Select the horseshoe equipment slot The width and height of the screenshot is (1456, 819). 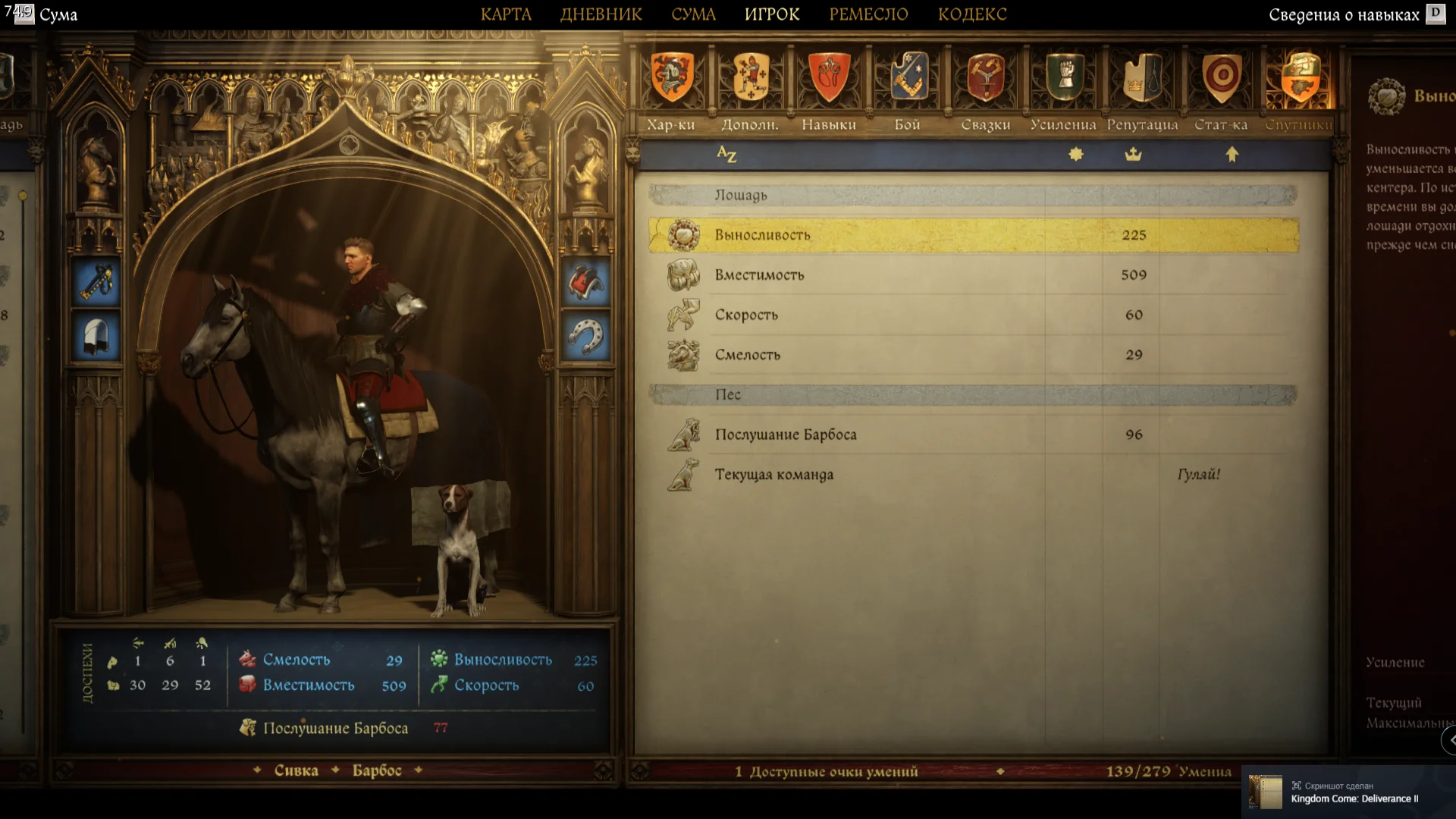(585, 336)
